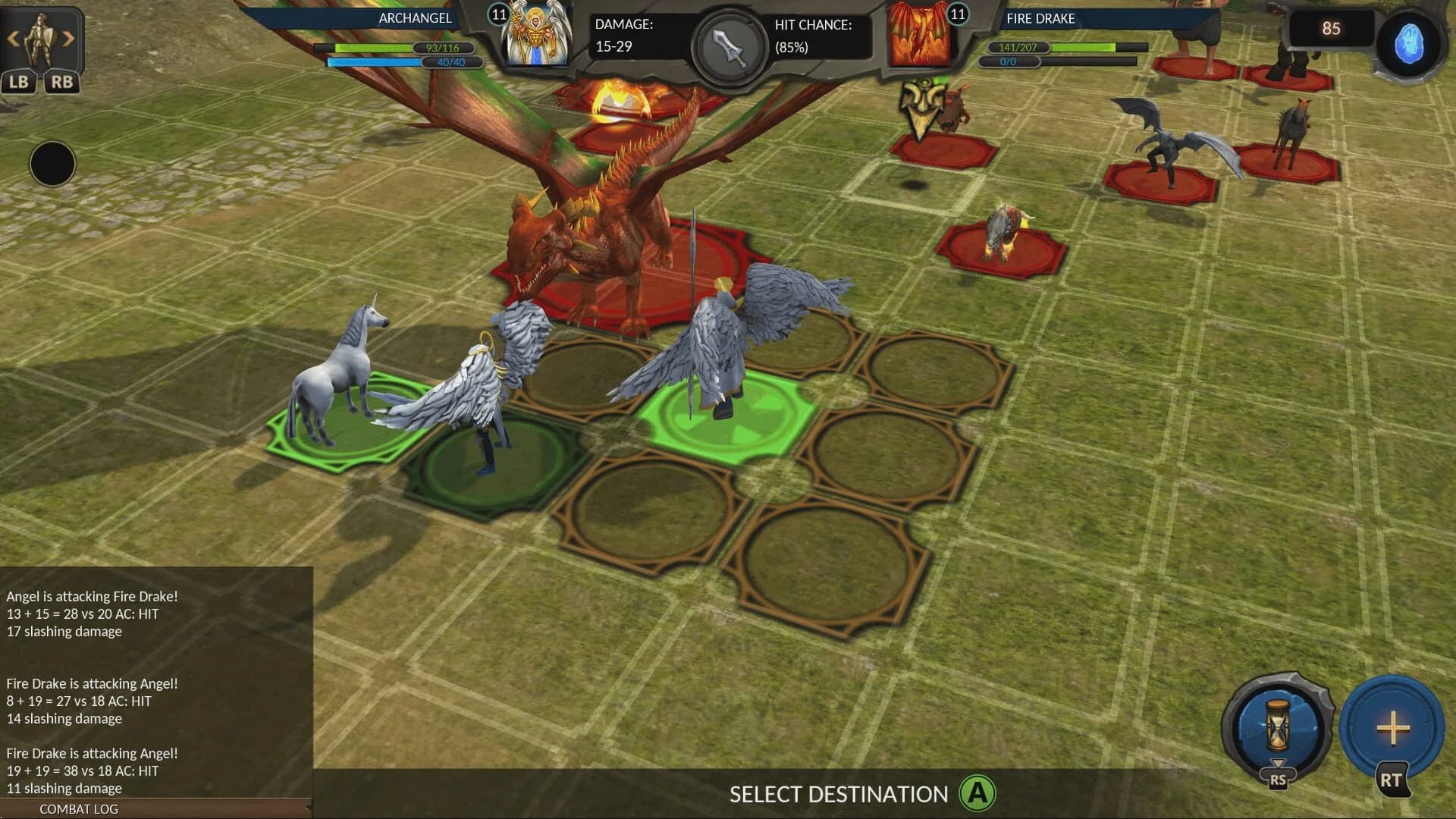Click the SELECT DESTINATION prompt

coord(837,794)
